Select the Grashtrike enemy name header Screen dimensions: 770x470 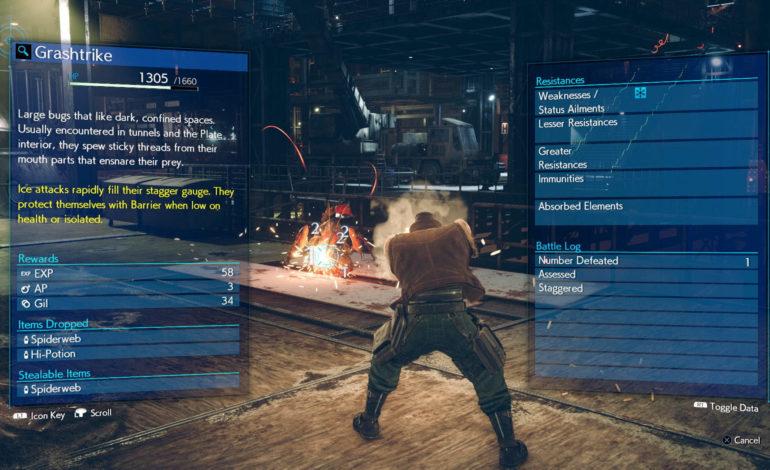pyautogui.click(x=75, y=52)
